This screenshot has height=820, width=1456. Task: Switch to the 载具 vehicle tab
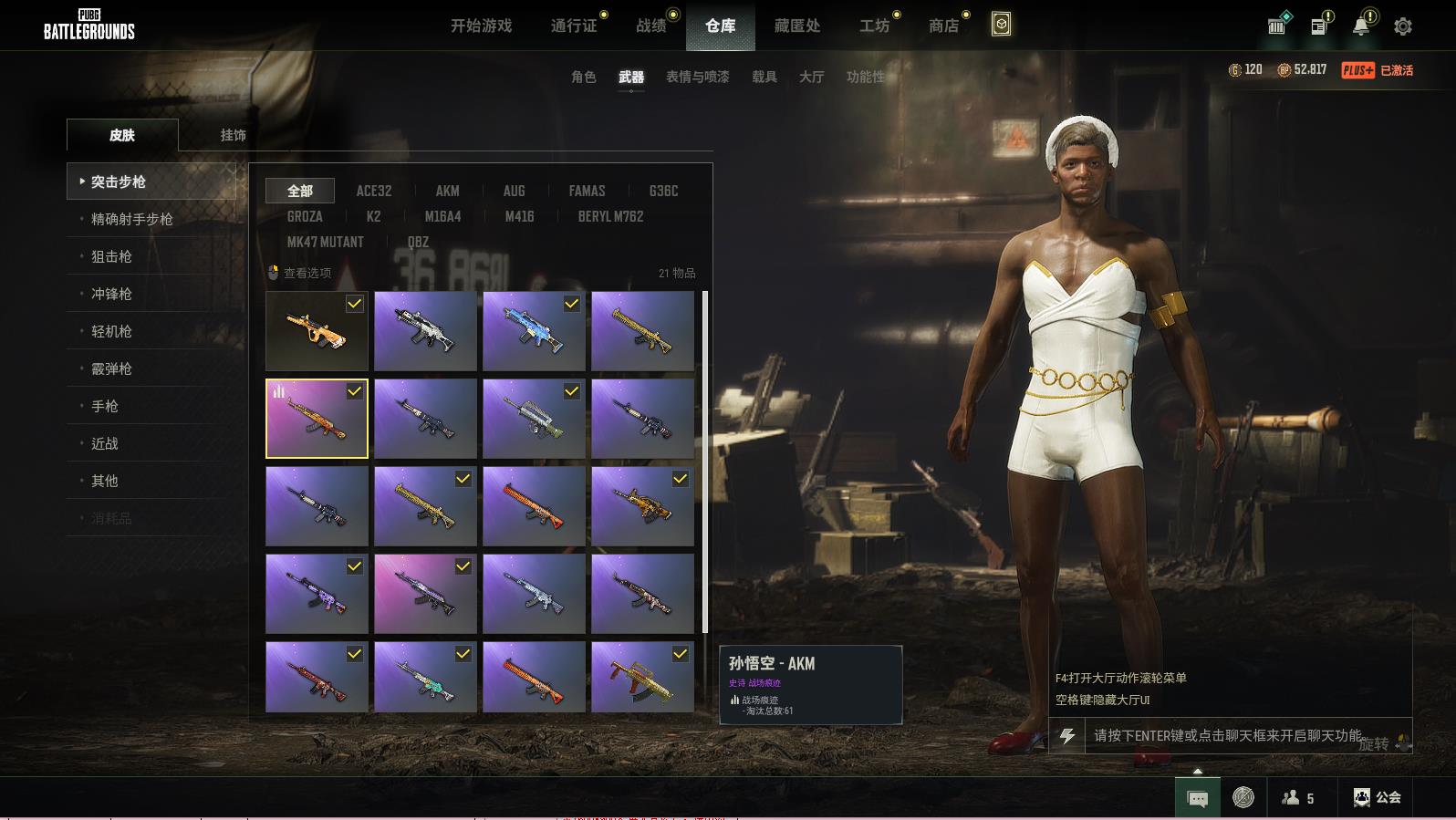(764, 77)
